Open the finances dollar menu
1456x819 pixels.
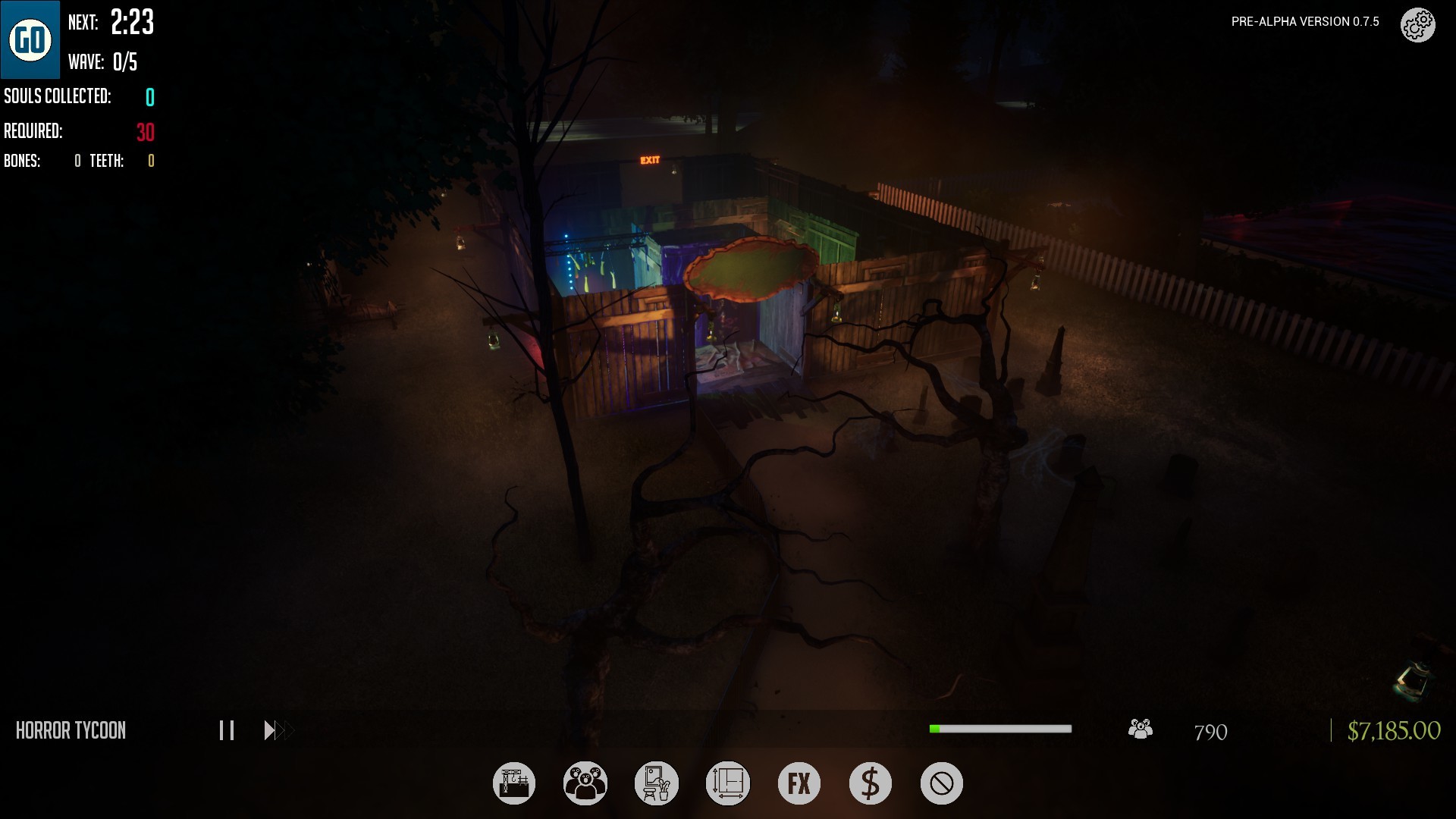[x=870, y=783]
